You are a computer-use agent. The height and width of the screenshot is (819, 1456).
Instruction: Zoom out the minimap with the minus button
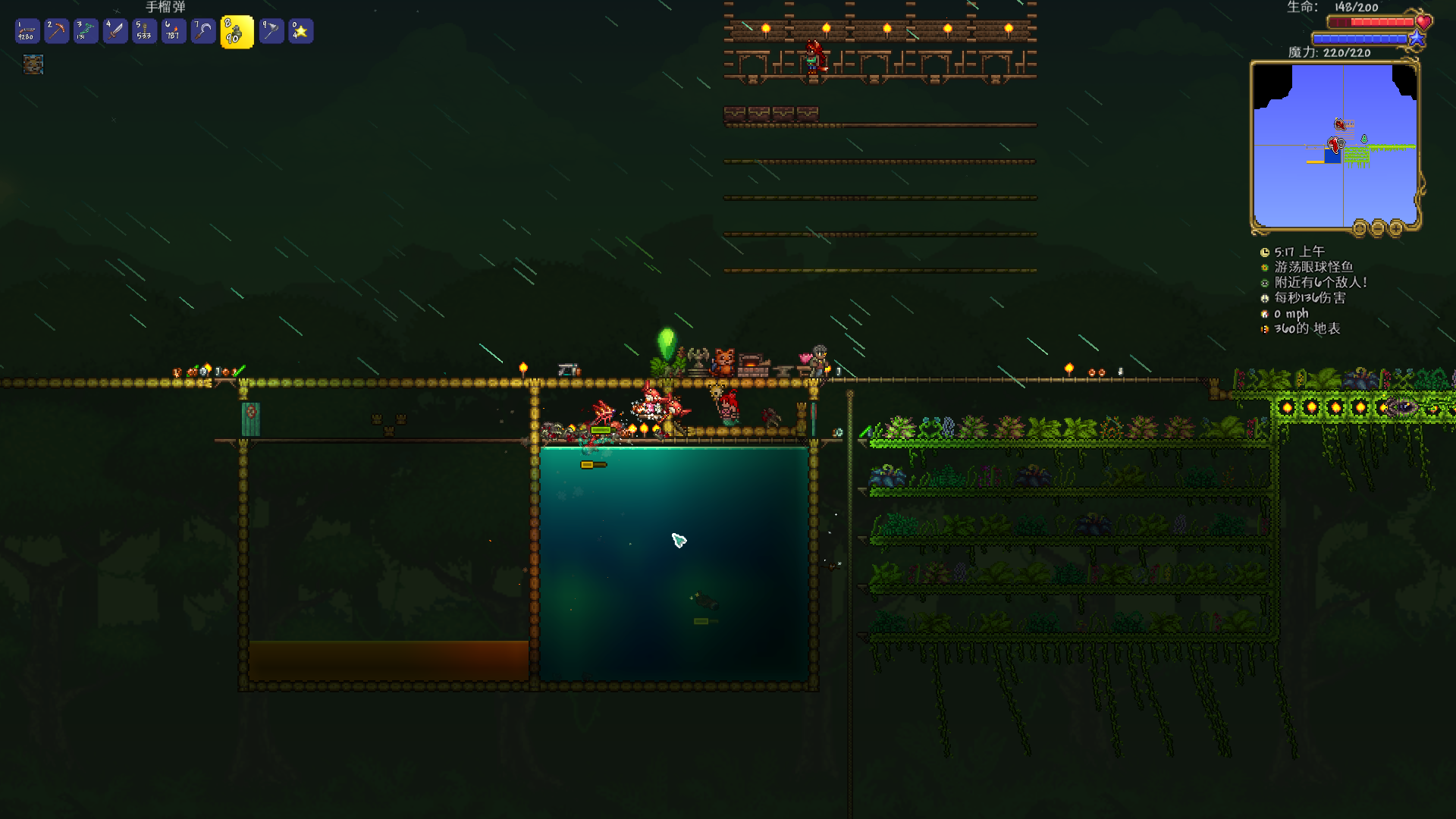[1377, 227]
